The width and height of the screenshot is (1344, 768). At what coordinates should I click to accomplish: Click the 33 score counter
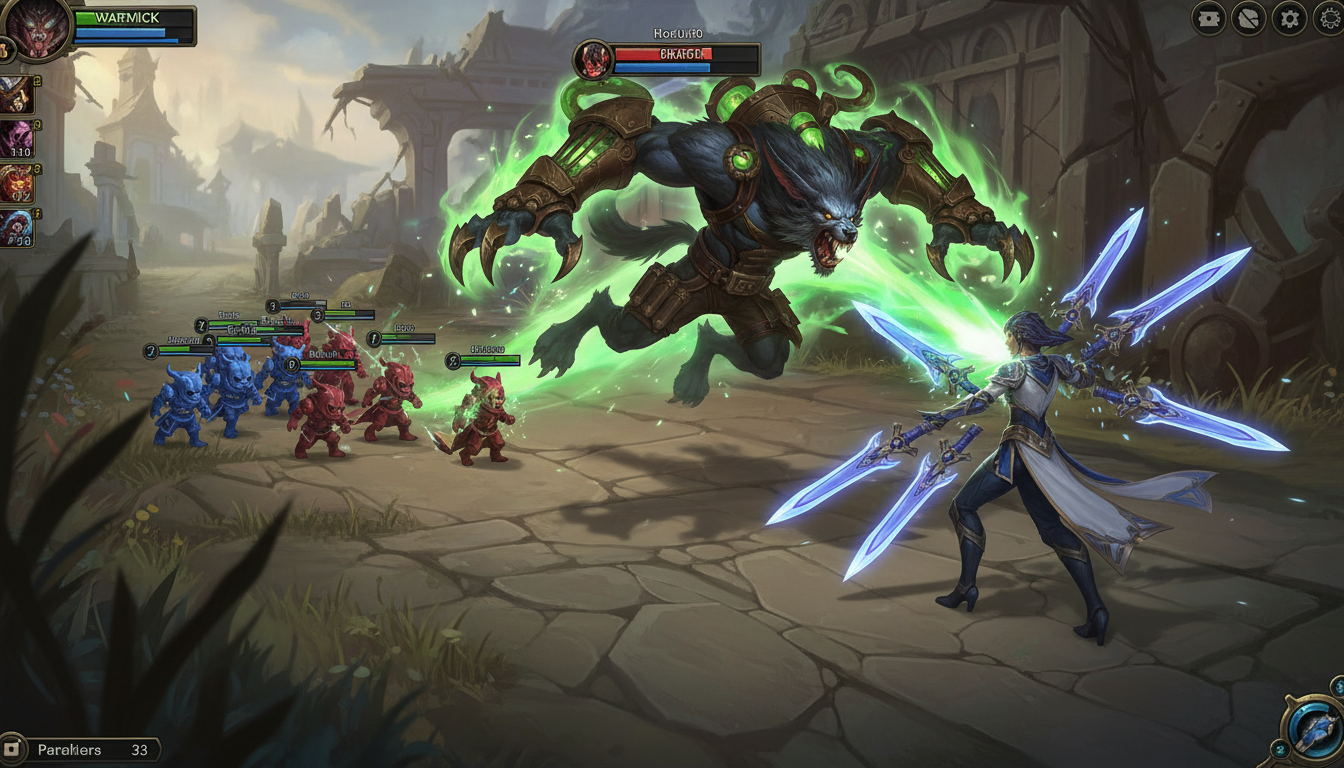click(x=140, y=748)
